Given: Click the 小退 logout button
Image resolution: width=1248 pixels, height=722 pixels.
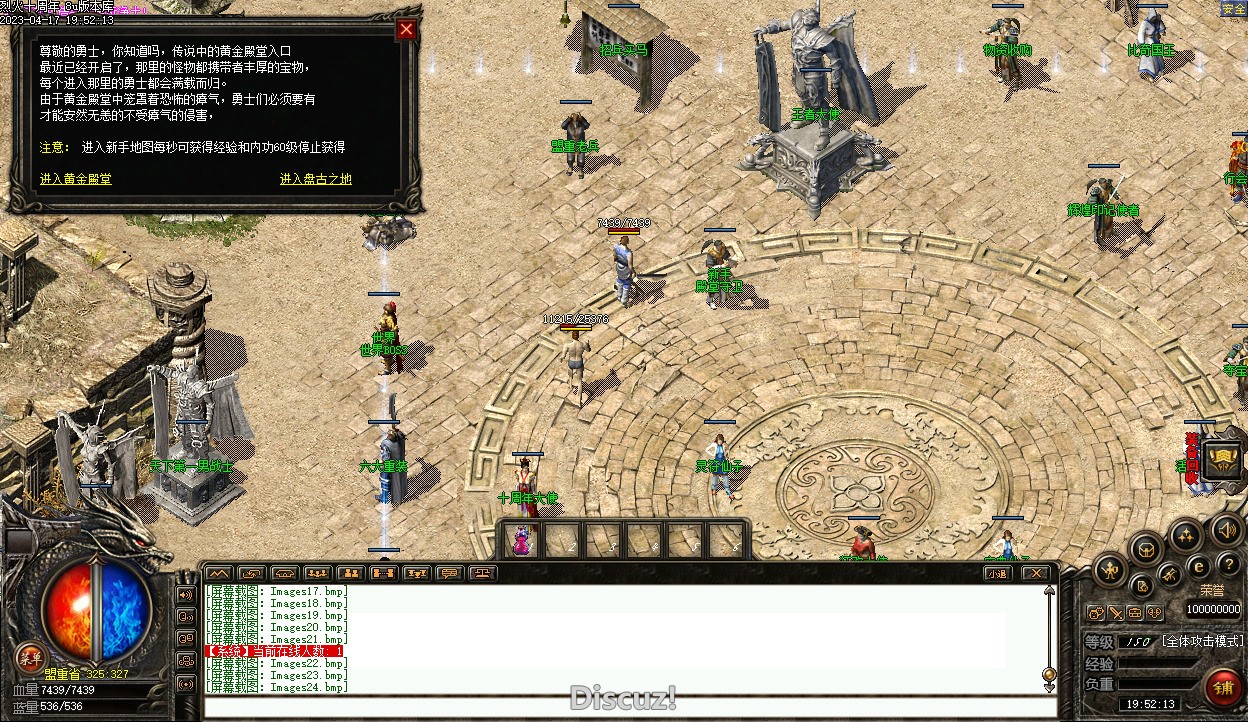Looking at the screenshot, I should click(997, 573).
